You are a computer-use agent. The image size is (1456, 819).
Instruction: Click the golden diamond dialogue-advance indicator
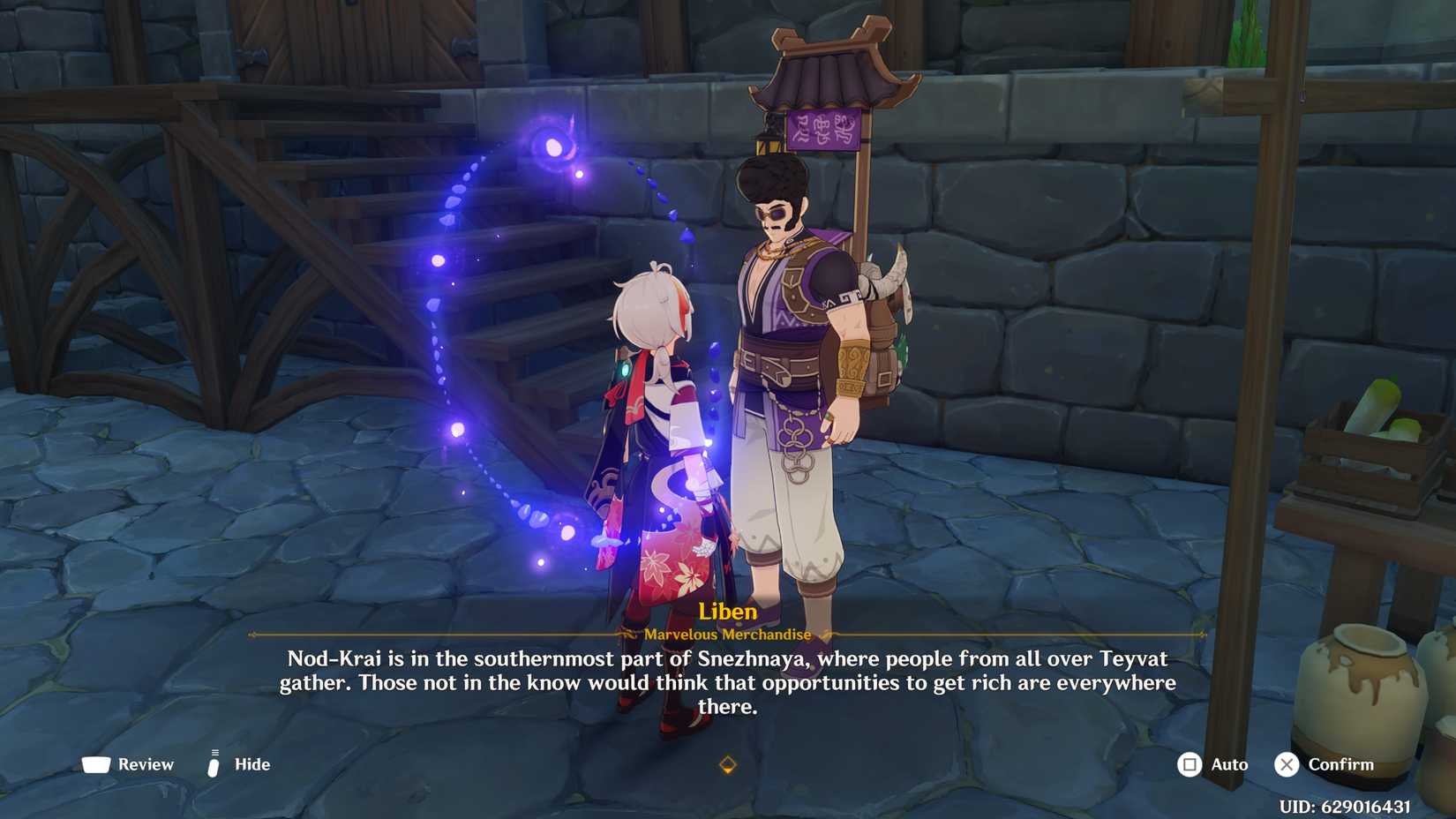click(727, 764)
